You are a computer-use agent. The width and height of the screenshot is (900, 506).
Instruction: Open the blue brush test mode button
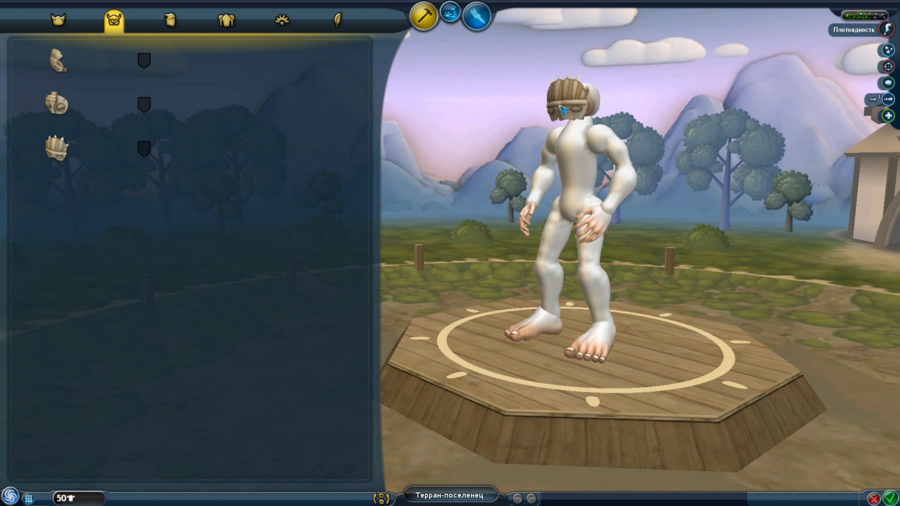coord(477,15)
